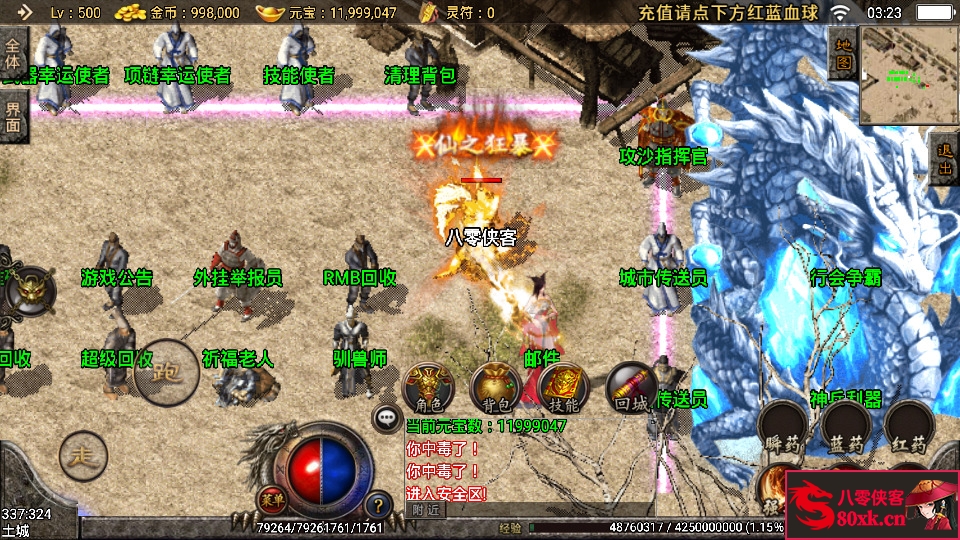960x540 pixels.
Task: Use the 瞬药 instant potion slot
Action: (783, 427)
